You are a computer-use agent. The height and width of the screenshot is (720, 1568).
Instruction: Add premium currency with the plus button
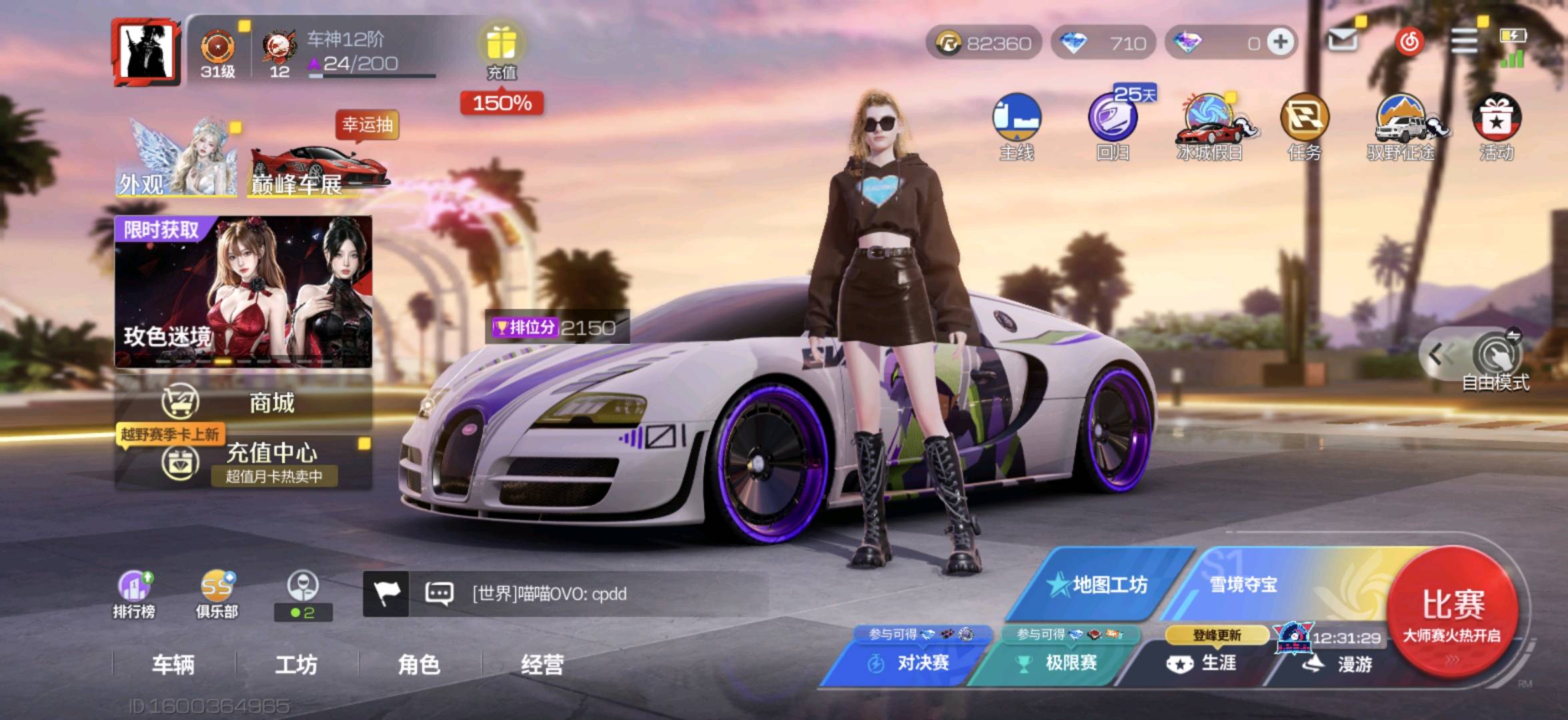pyautogui.click(x=1280, y=43)
